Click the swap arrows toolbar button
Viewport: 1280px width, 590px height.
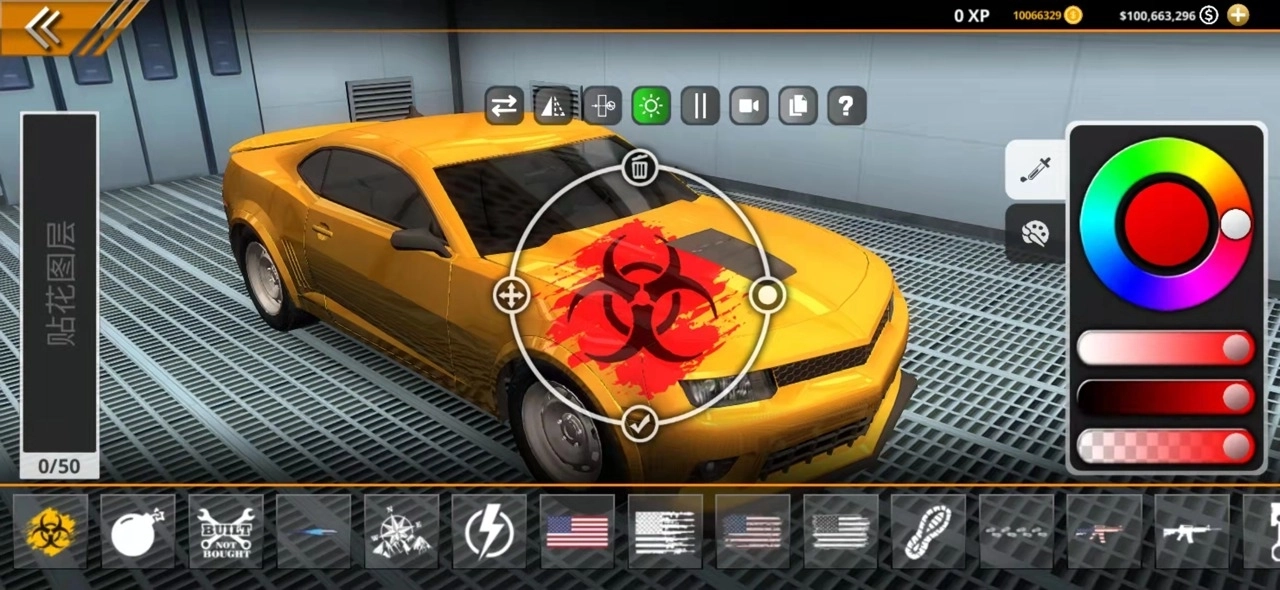click(504, 106)
